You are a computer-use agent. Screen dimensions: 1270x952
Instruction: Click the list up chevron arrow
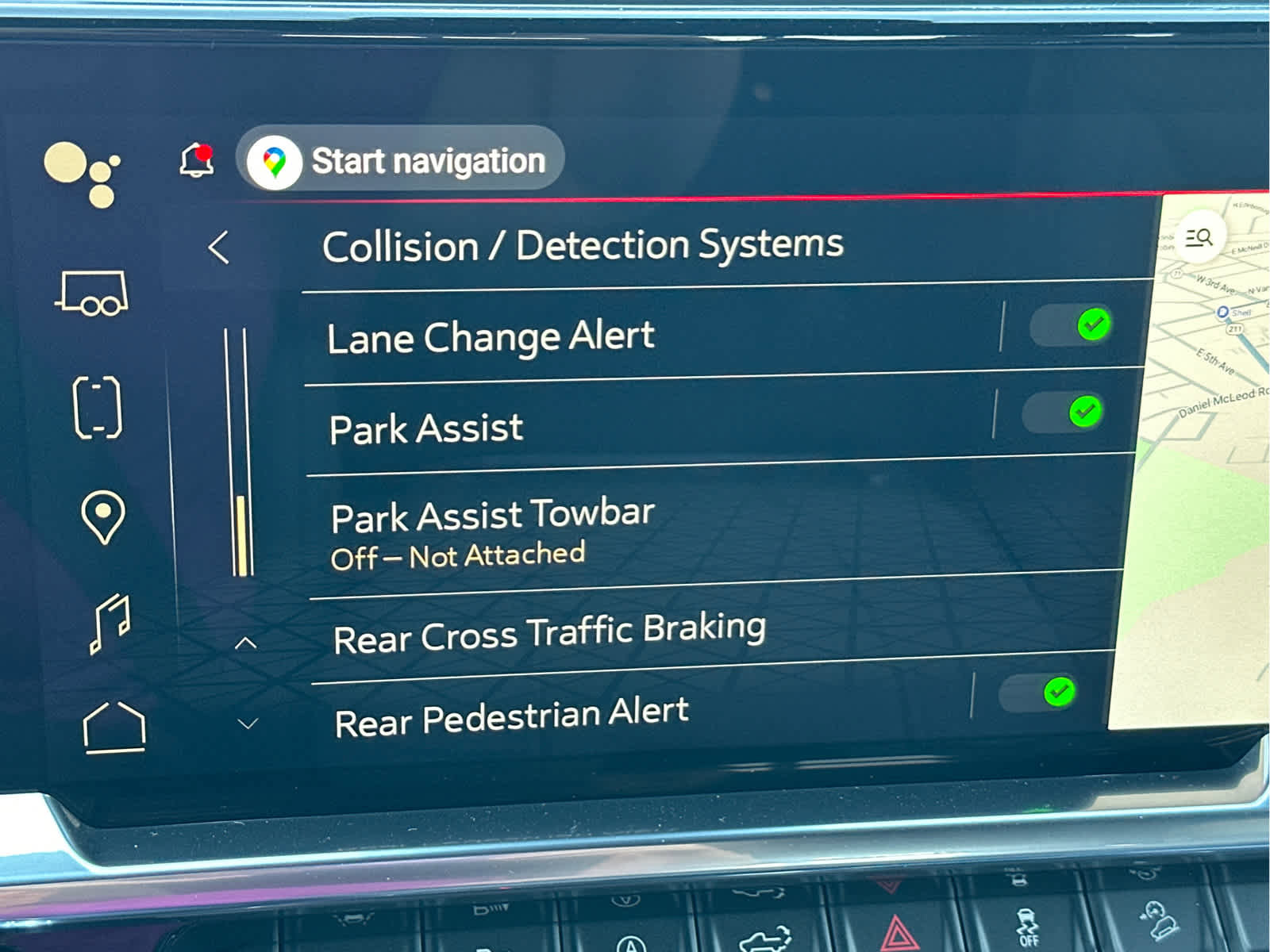pyautogui.click(x=246, y=643)
